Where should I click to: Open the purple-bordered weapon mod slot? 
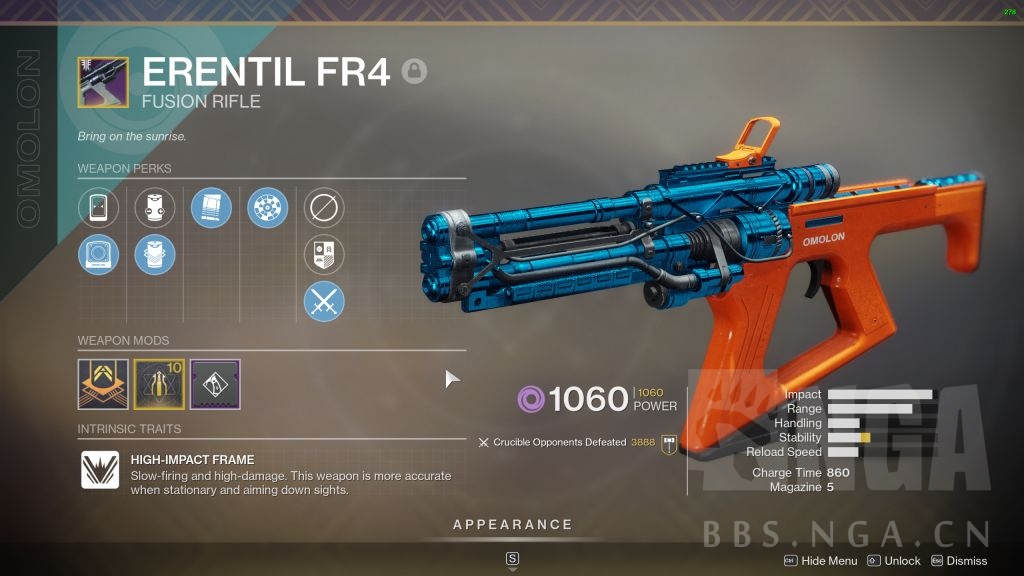(215, 384)
